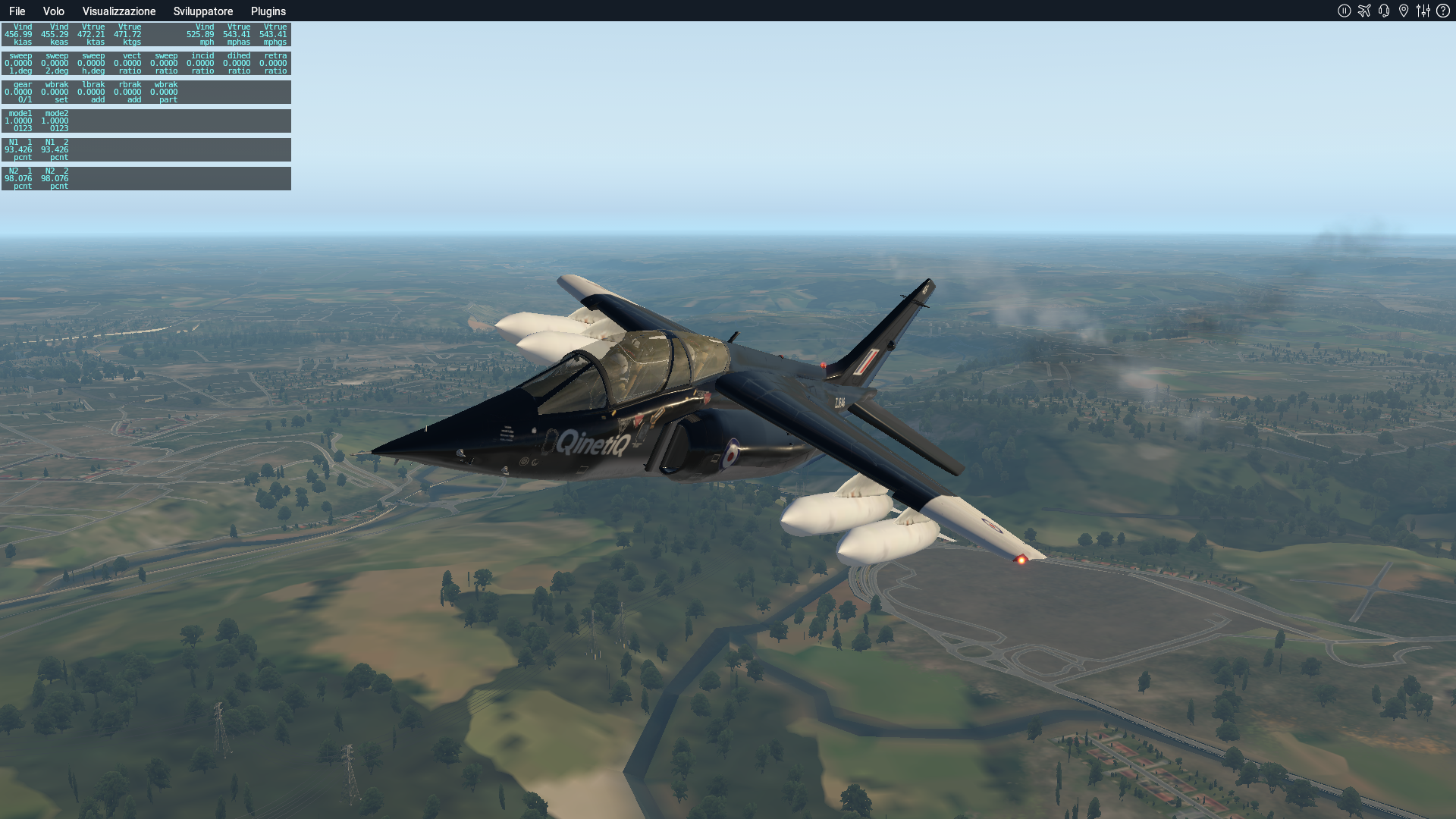This screenshot has width=1456, height=819.
Task: Pause the simulation with the pause icon
Action: (x=1345, y=11)
